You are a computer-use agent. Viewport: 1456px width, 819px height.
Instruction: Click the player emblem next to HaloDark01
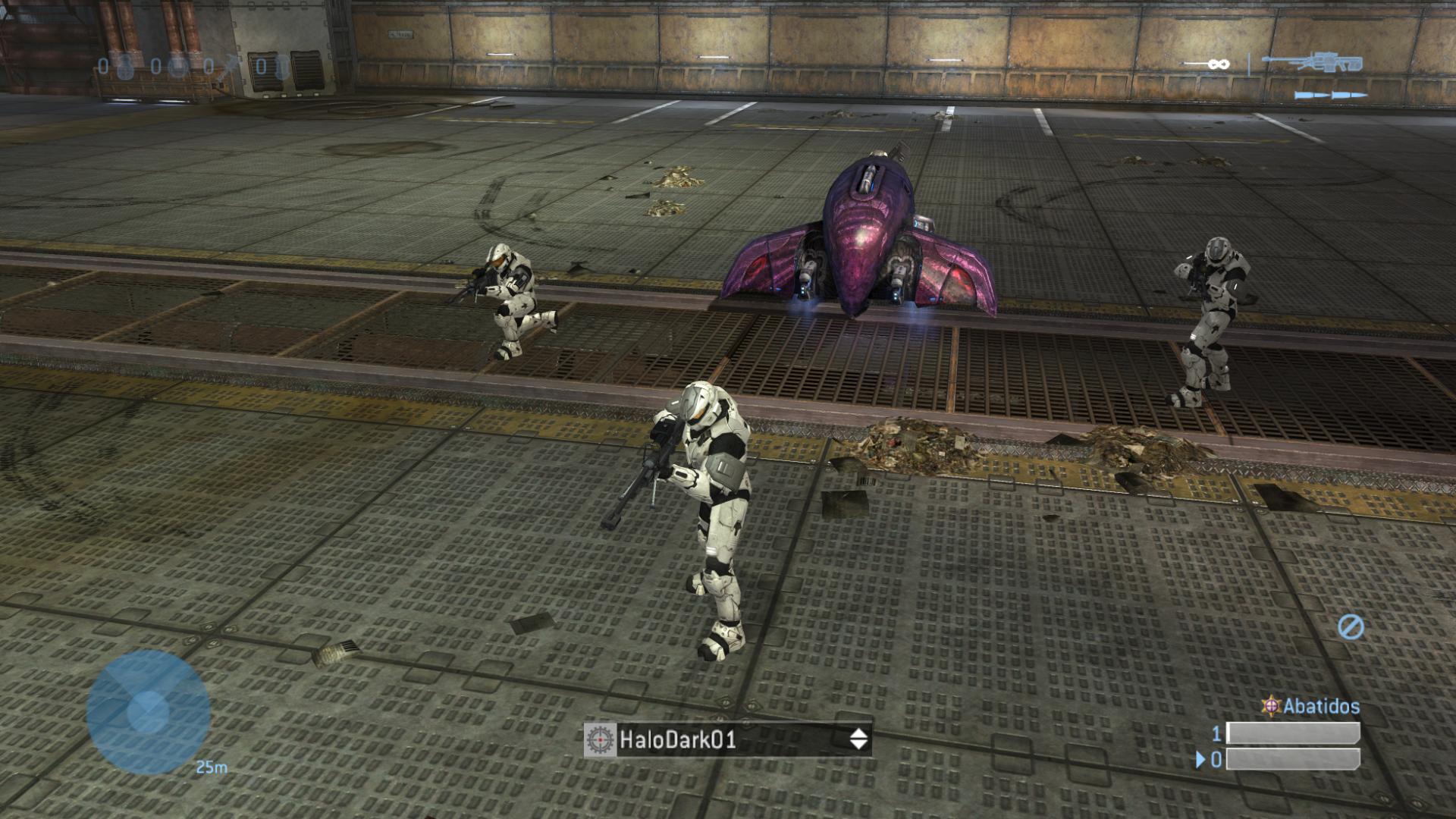coord(599,739)
